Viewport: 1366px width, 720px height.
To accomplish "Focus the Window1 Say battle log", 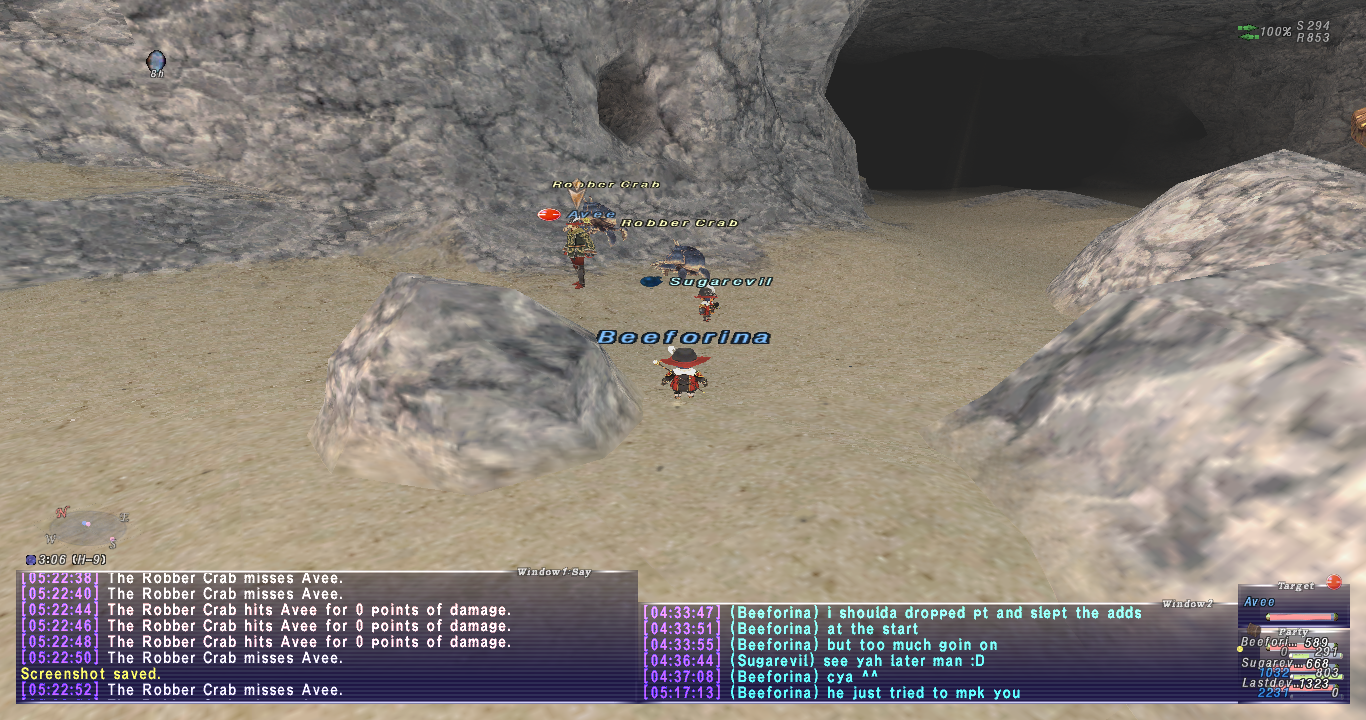I will (326, 634).
